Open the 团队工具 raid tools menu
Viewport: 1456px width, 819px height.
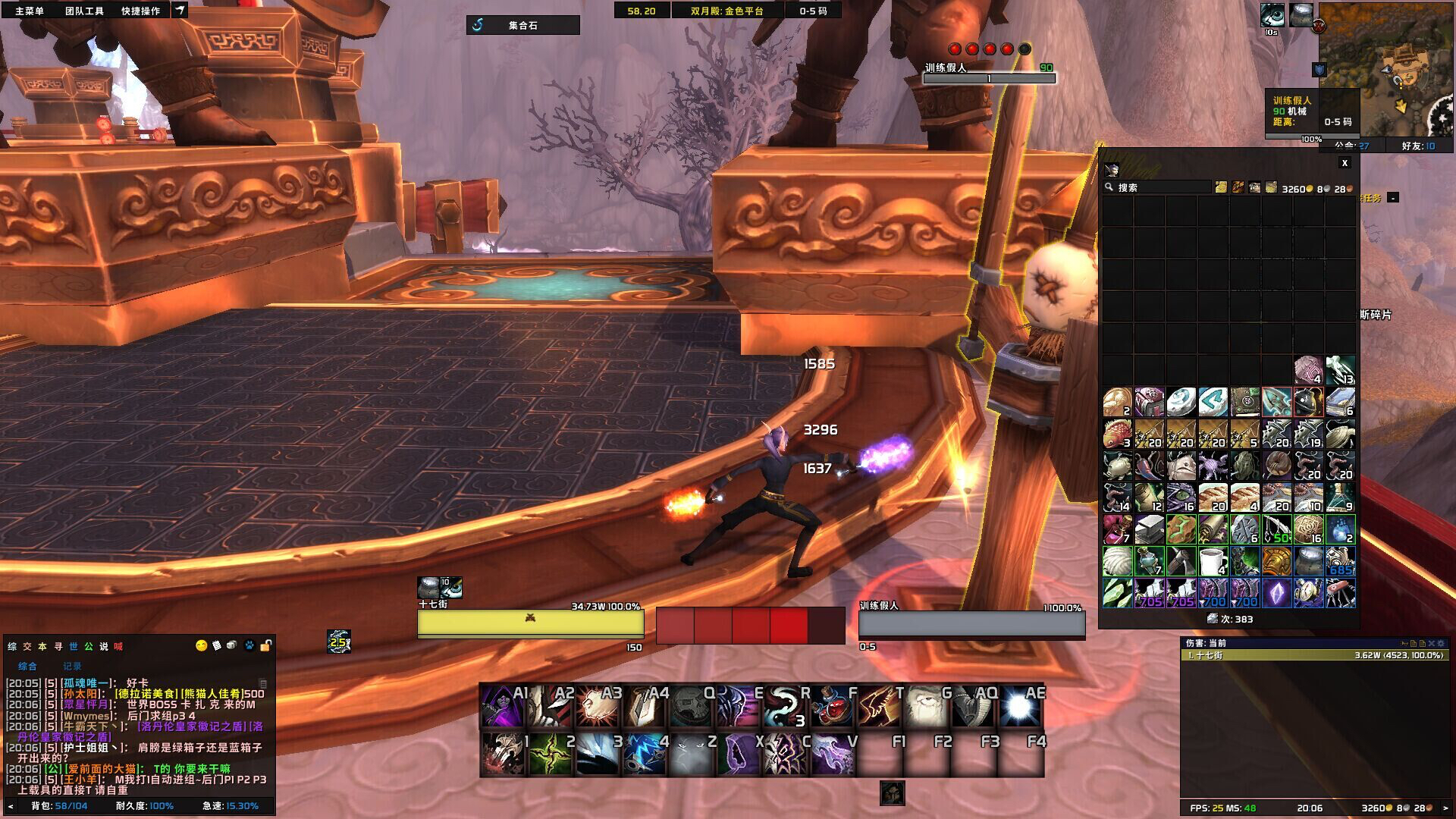coord(84,11)
